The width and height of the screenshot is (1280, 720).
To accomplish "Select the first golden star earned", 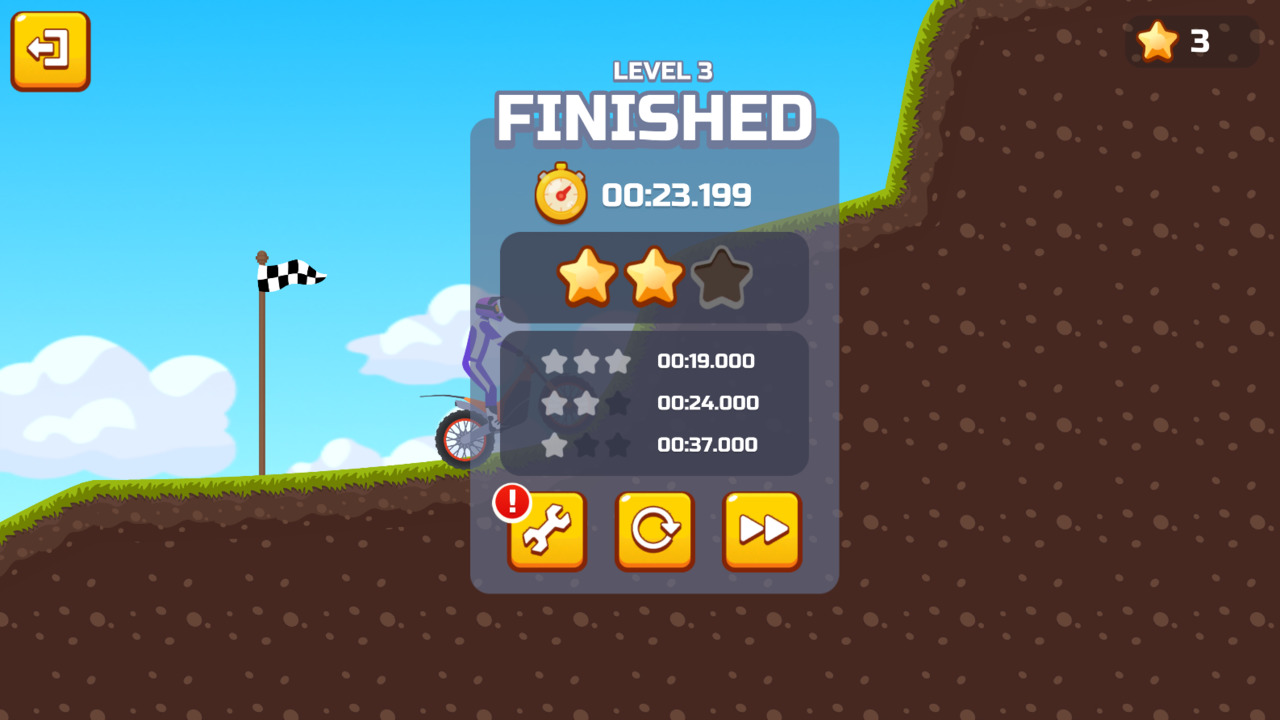I will [x=588, y=277].
